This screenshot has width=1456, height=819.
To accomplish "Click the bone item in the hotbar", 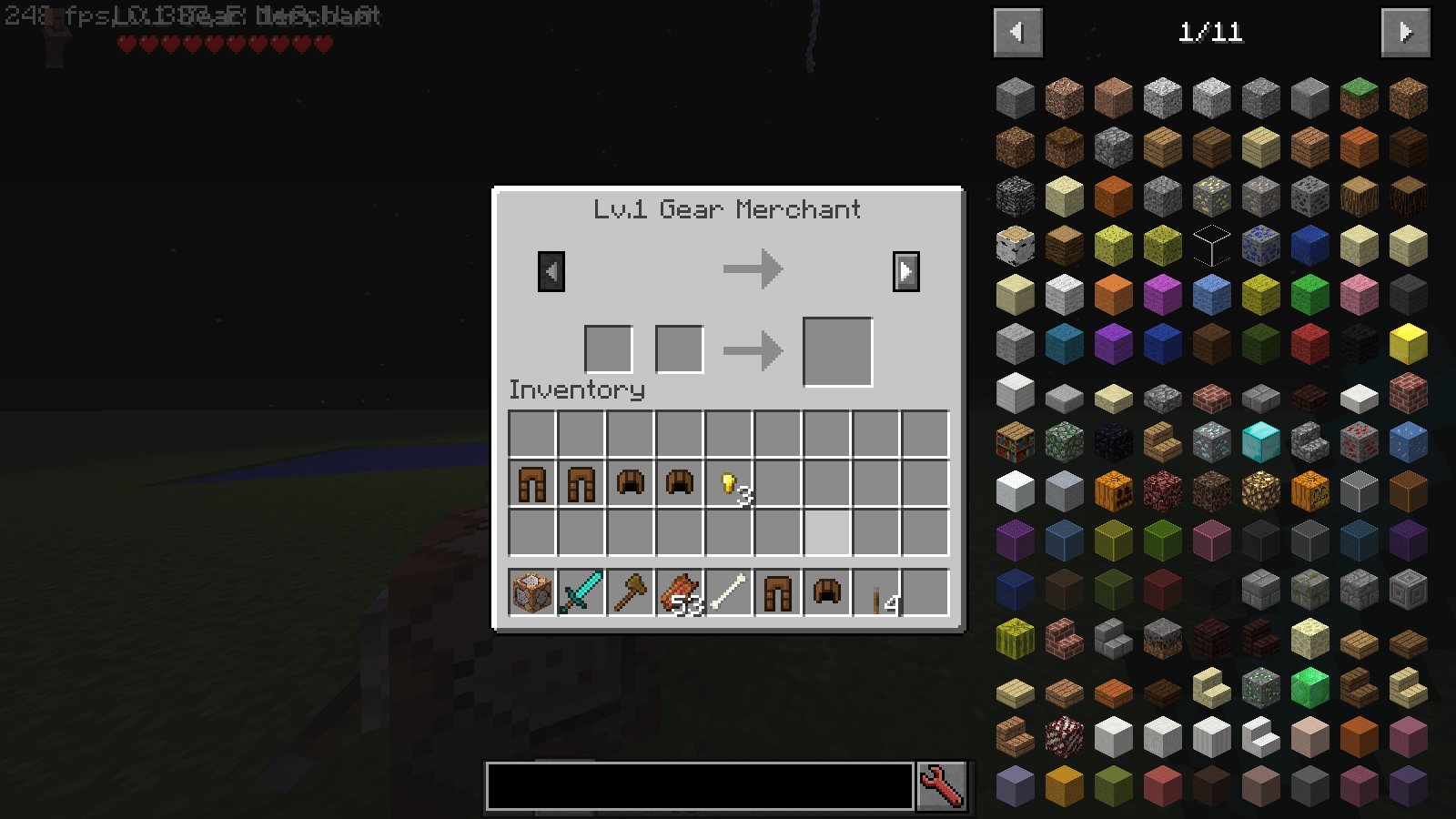I will [728, 592].
